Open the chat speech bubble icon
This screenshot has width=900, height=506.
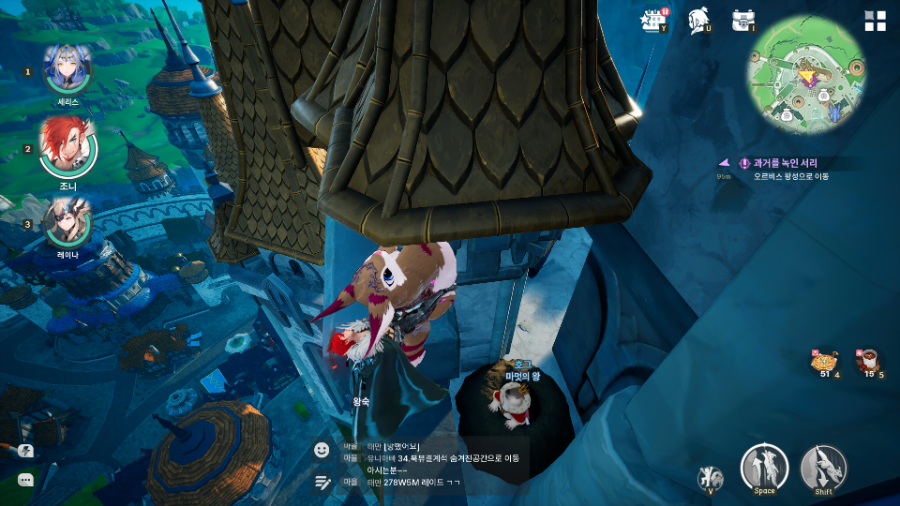tap(26, 480)
